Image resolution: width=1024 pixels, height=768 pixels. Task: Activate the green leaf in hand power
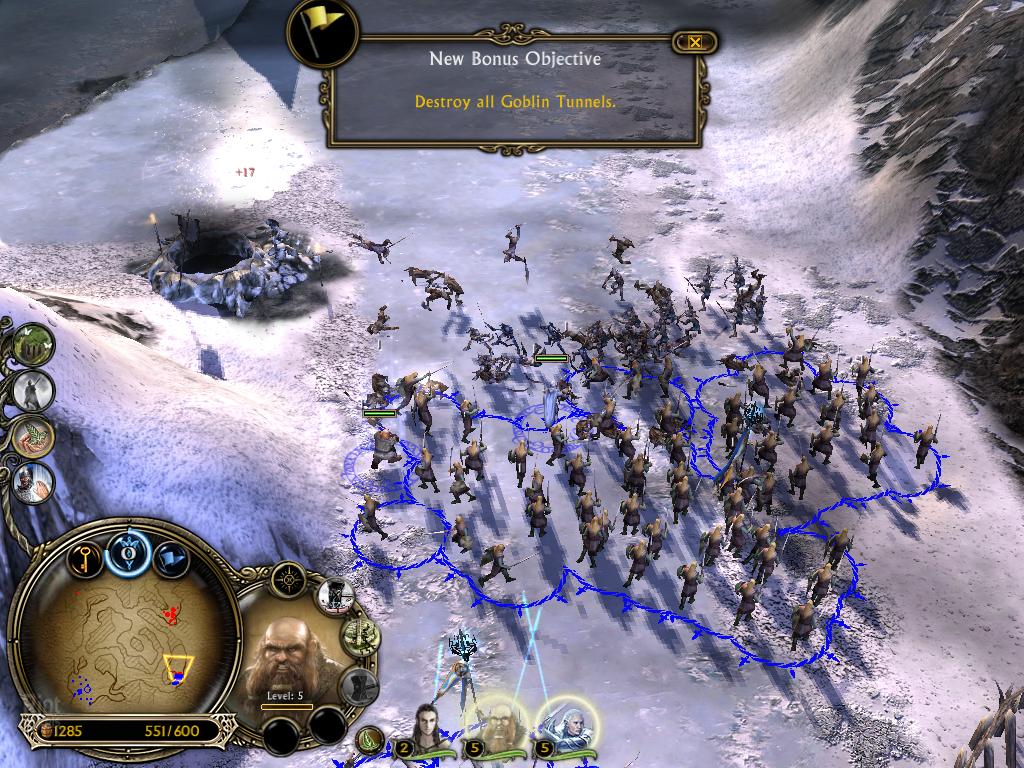click(x=33, y=436)
